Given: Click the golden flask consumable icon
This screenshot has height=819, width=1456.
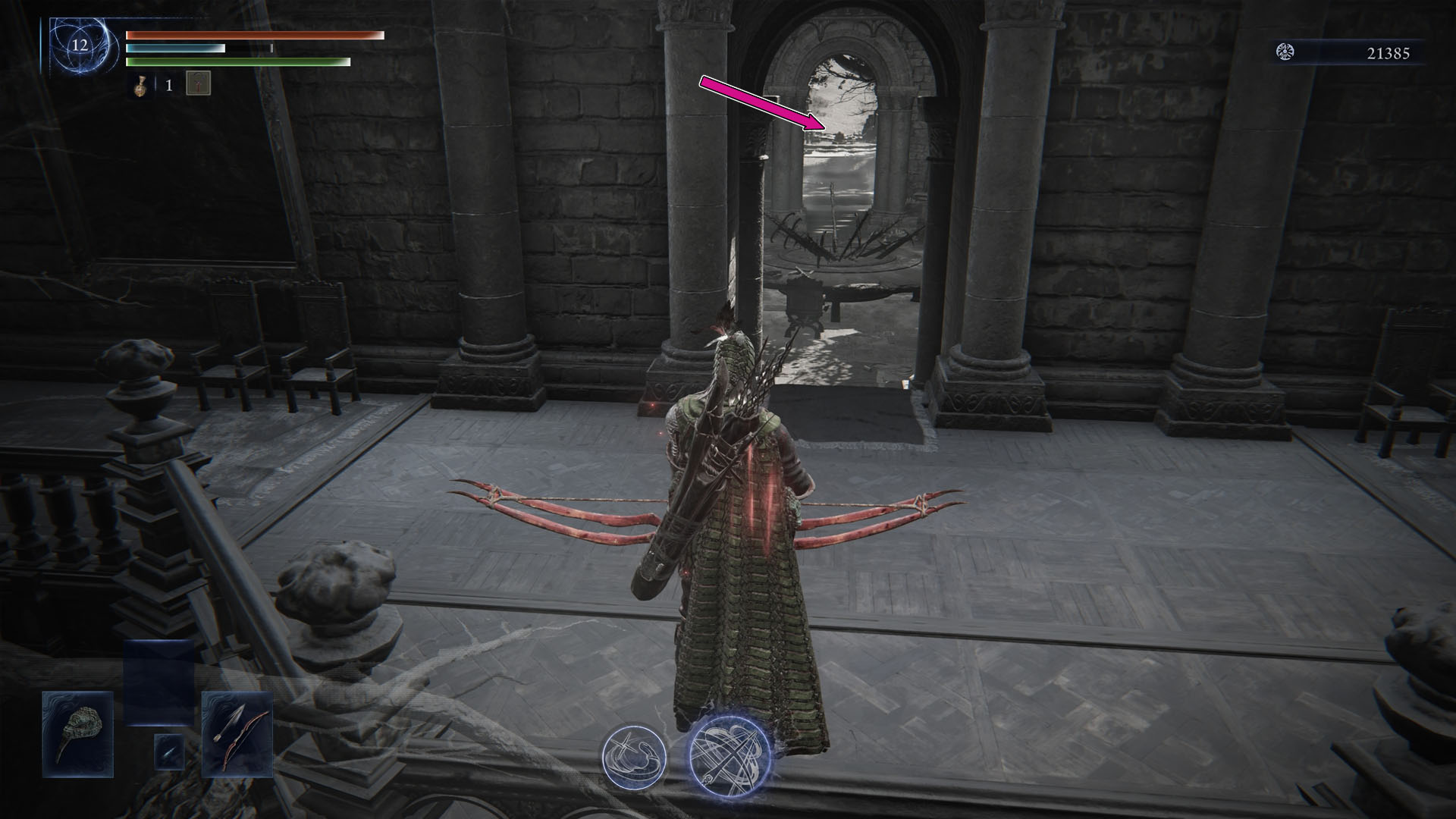Looking at the screenshot, I should (x=139, y=86).
